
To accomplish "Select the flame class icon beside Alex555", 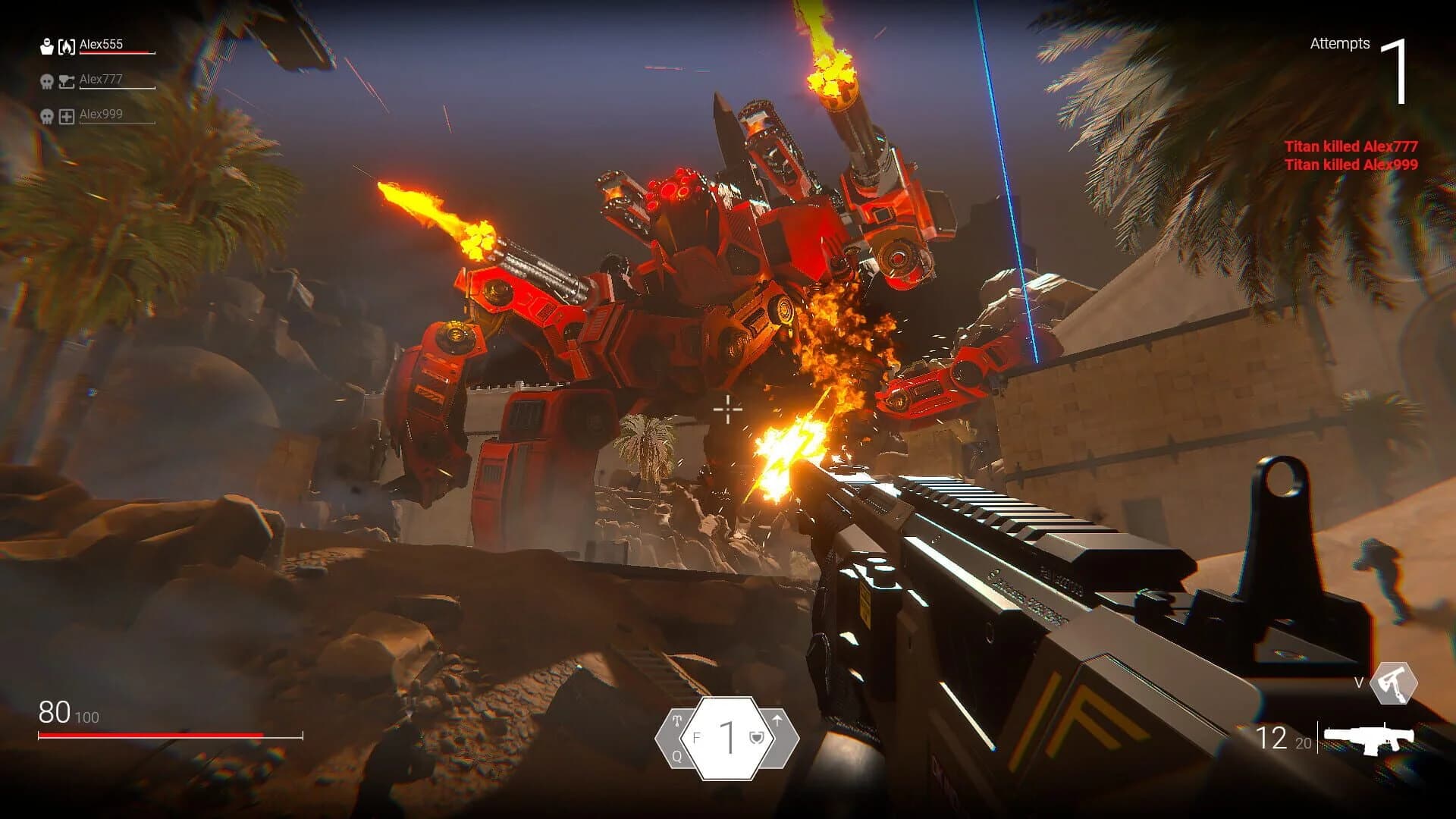I will coord(67,45).
